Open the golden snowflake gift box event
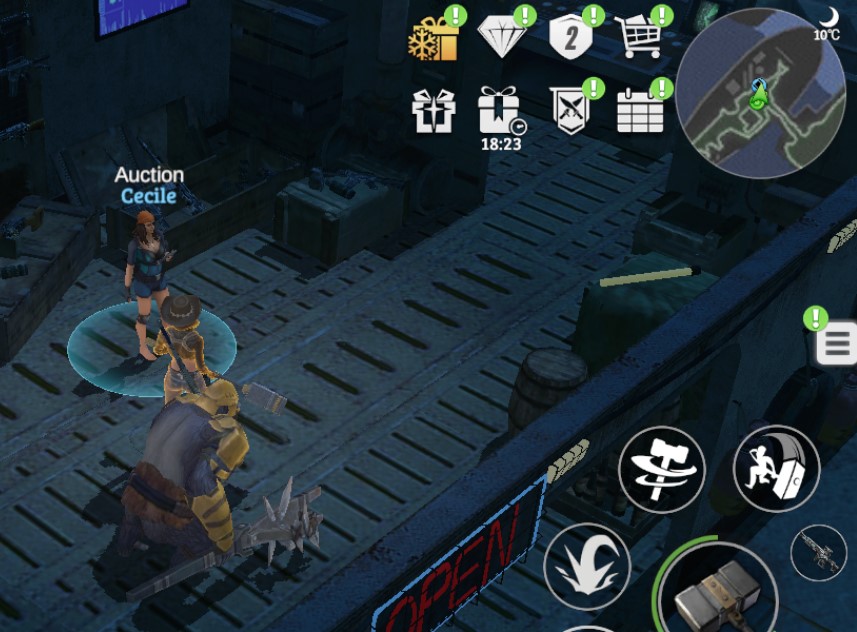 434,39
